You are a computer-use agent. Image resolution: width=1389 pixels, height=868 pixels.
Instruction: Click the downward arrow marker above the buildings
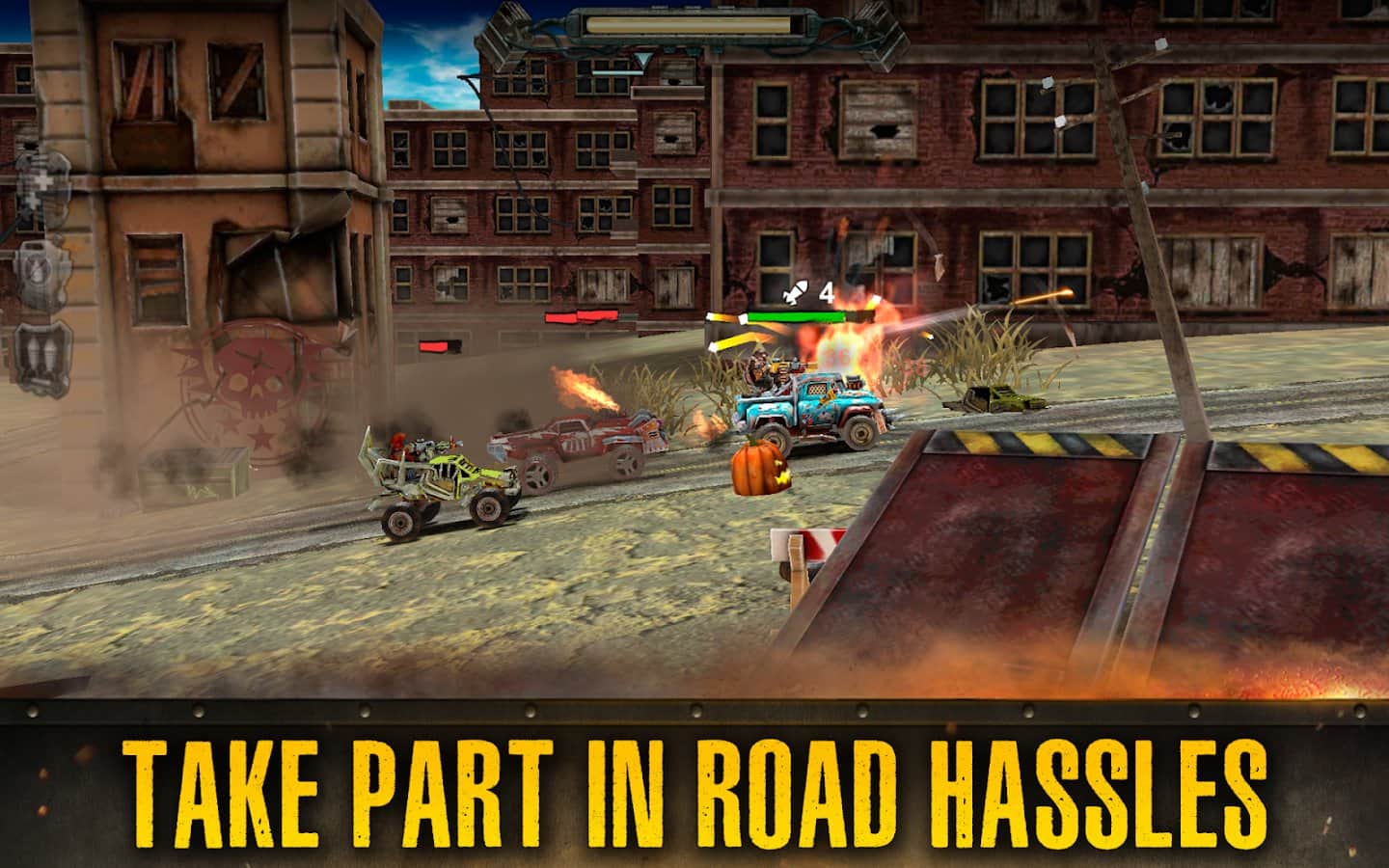[643, 60]
